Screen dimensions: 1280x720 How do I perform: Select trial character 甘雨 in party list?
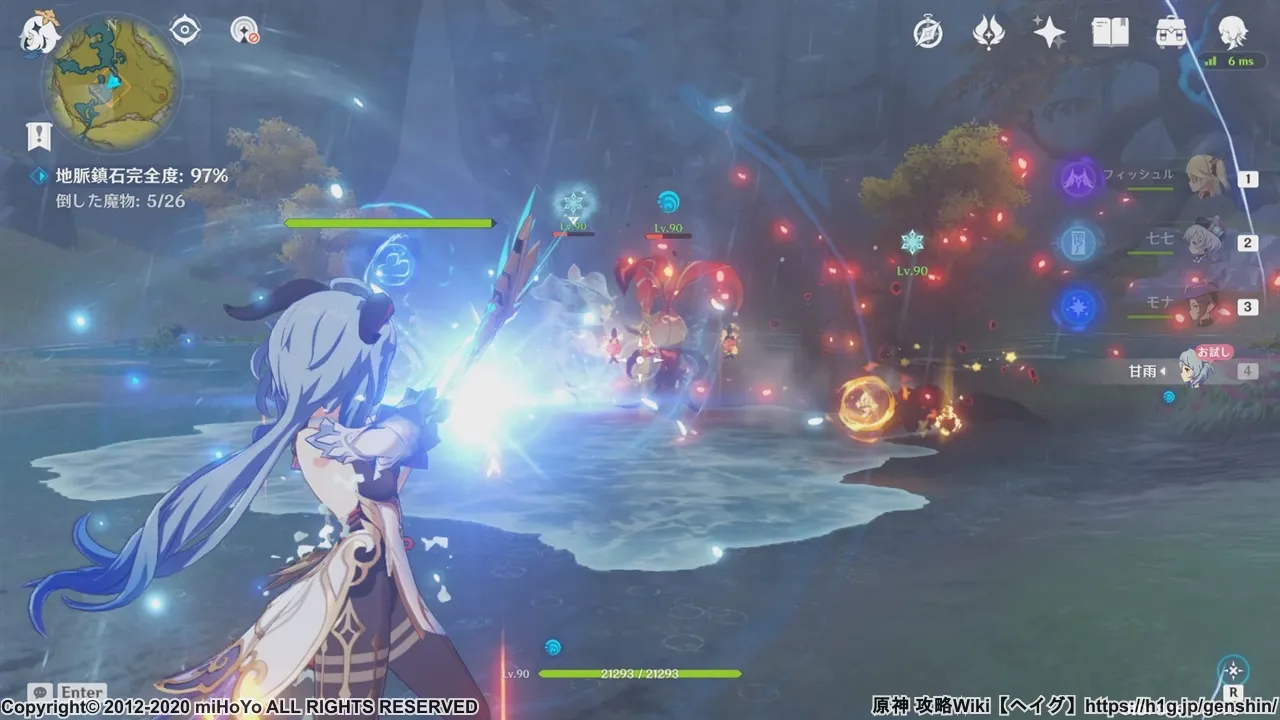[x=1195, y=370]
